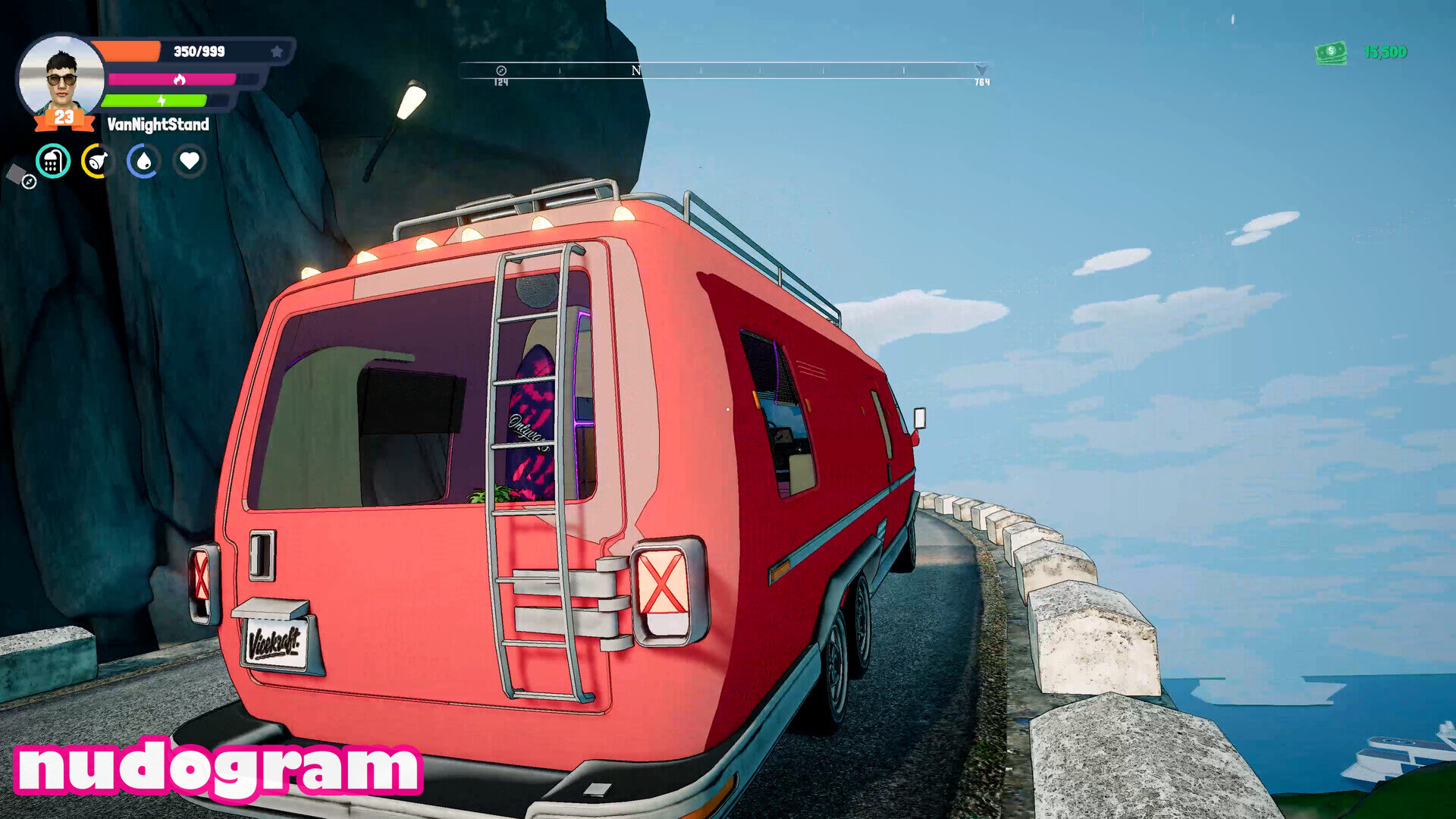Viewport: 1456px width, 819px height.
Task: Click the compass marker icon labeled 124
Action: pos(500,71)
